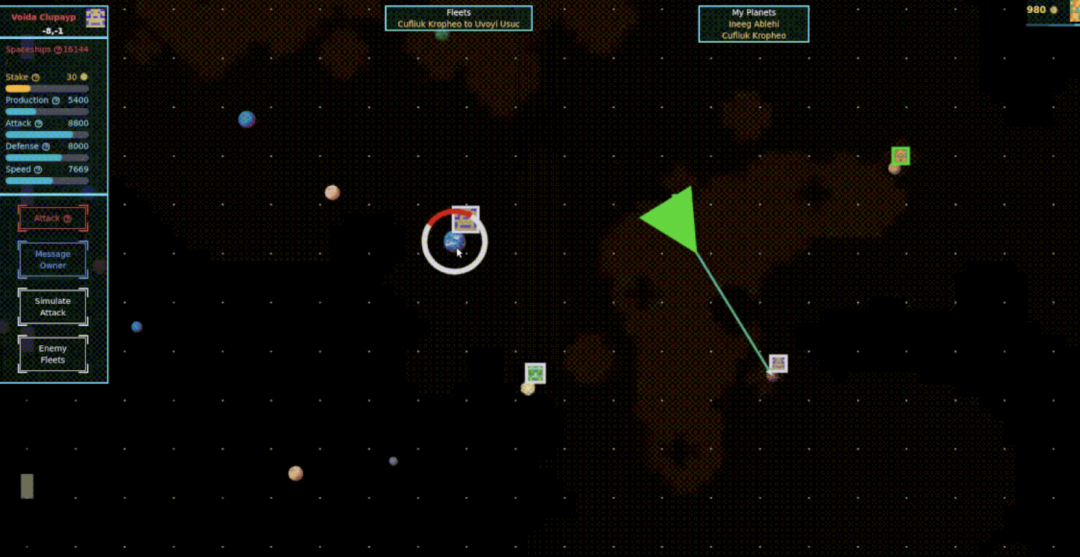
Task: Go to Ineeg Ablehi in My Planets
Action: point(753,24)
